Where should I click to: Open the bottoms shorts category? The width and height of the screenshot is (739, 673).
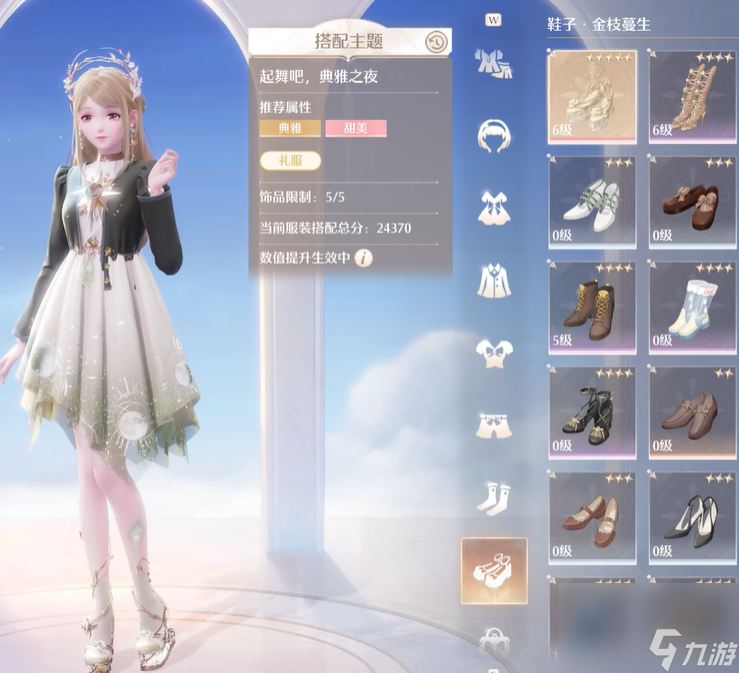[492, 425]
